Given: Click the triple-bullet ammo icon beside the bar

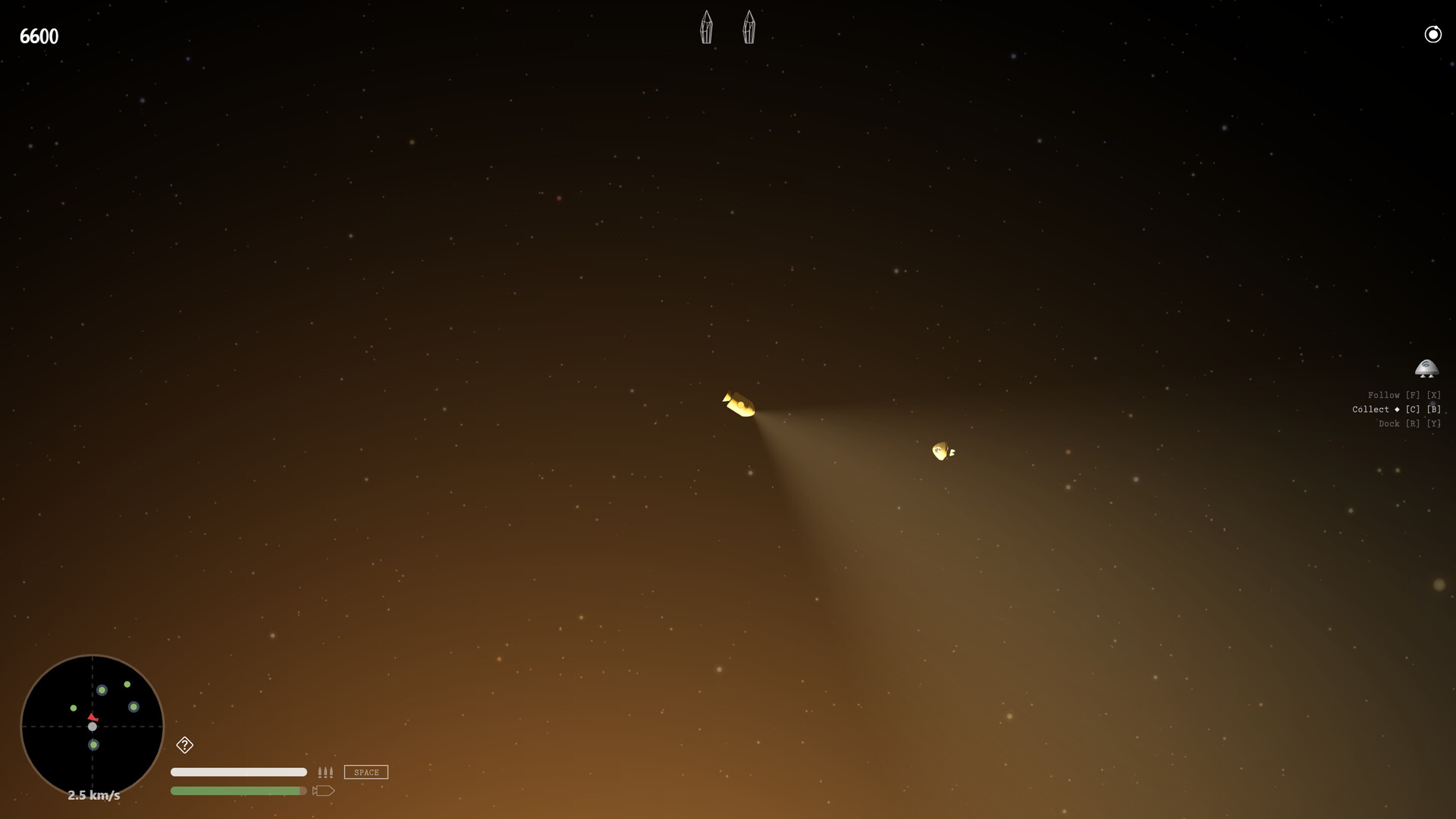Looking at the screenshot, I should click(326, 772).
